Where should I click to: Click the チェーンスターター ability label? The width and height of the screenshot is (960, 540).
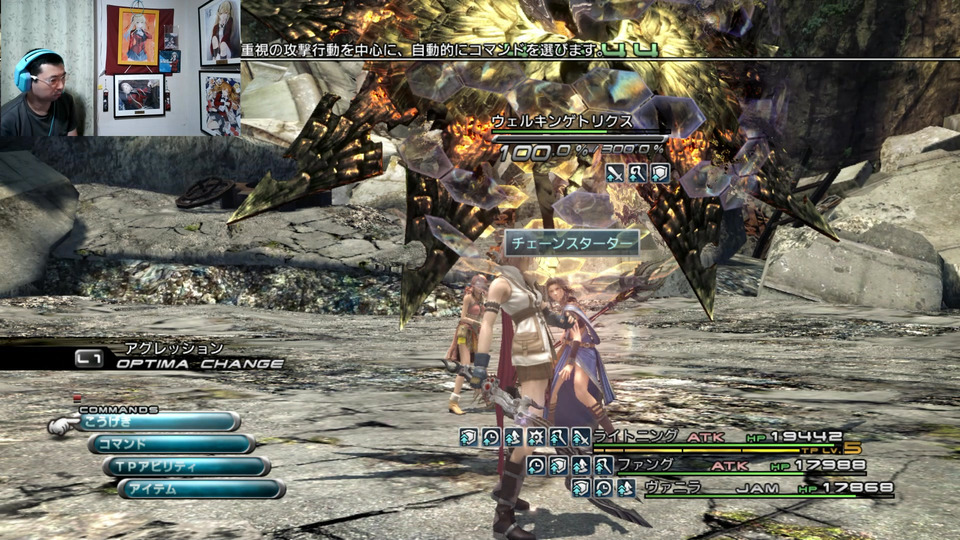[571, 243]
